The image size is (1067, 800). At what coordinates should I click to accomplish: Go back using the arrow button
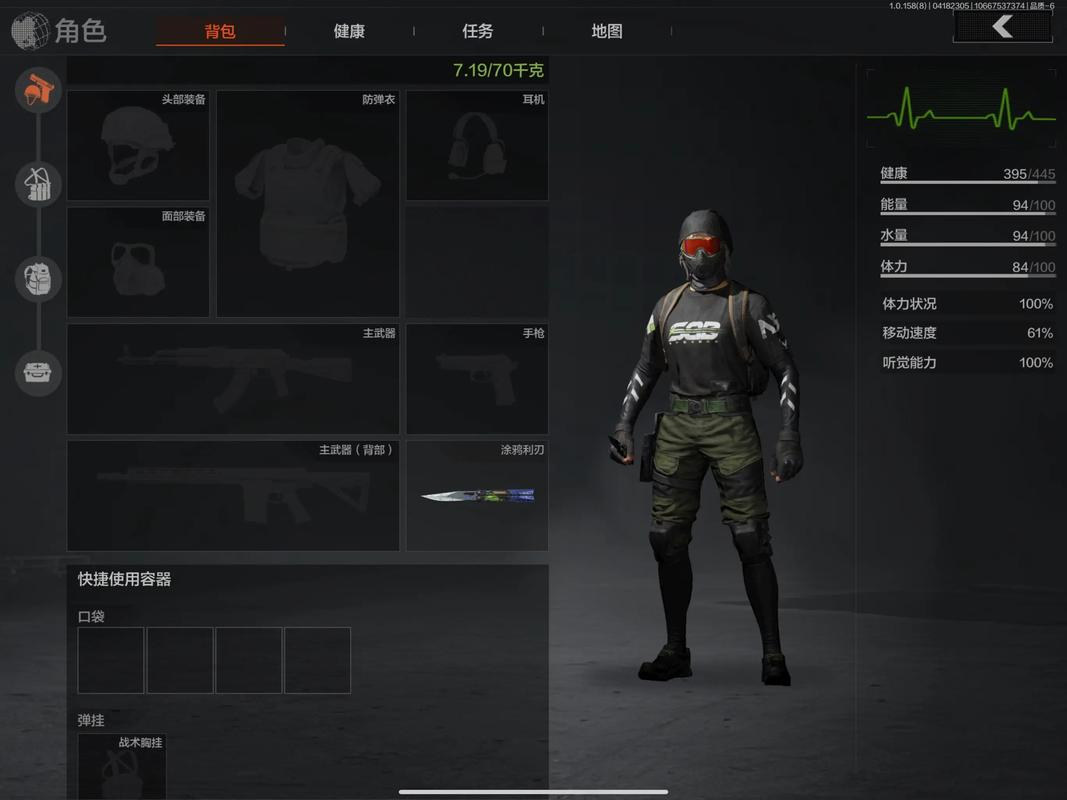[1002, 27]
